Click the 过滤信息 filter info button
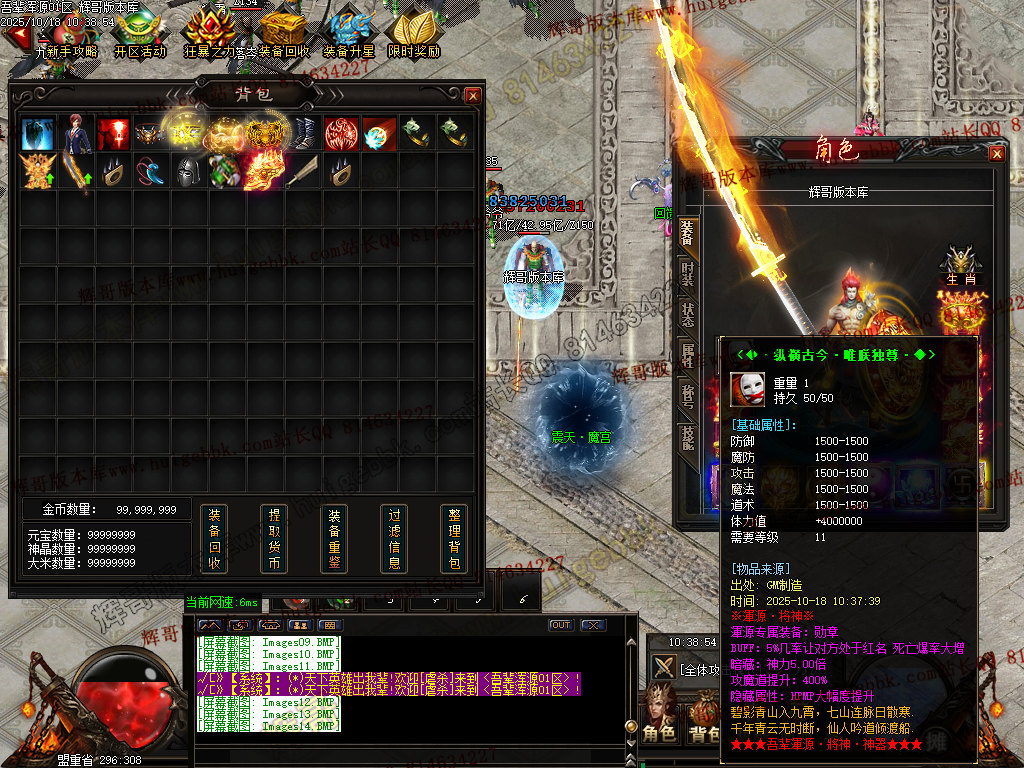This screenshot has height=768, width=1024. click(x=394, y=539)
